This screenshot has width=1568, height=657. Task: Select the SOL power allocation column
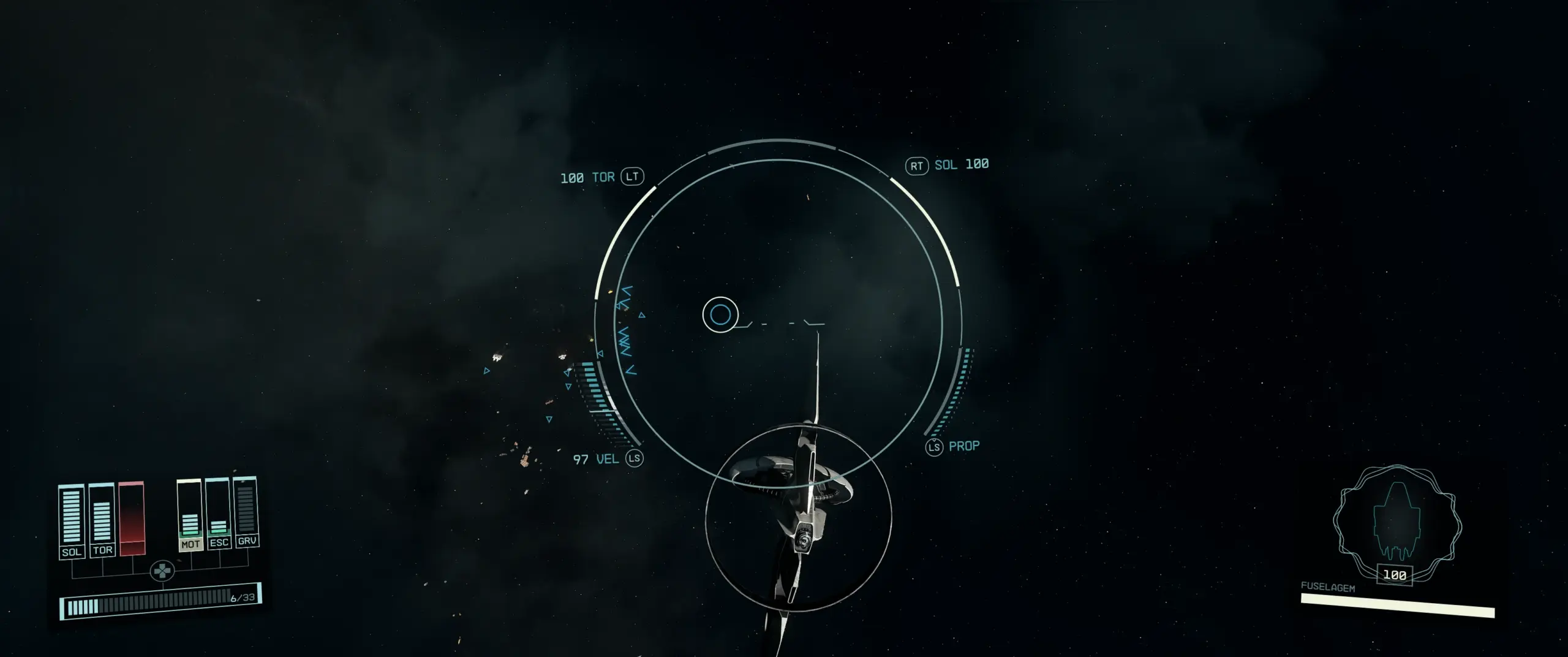(71, 521)
